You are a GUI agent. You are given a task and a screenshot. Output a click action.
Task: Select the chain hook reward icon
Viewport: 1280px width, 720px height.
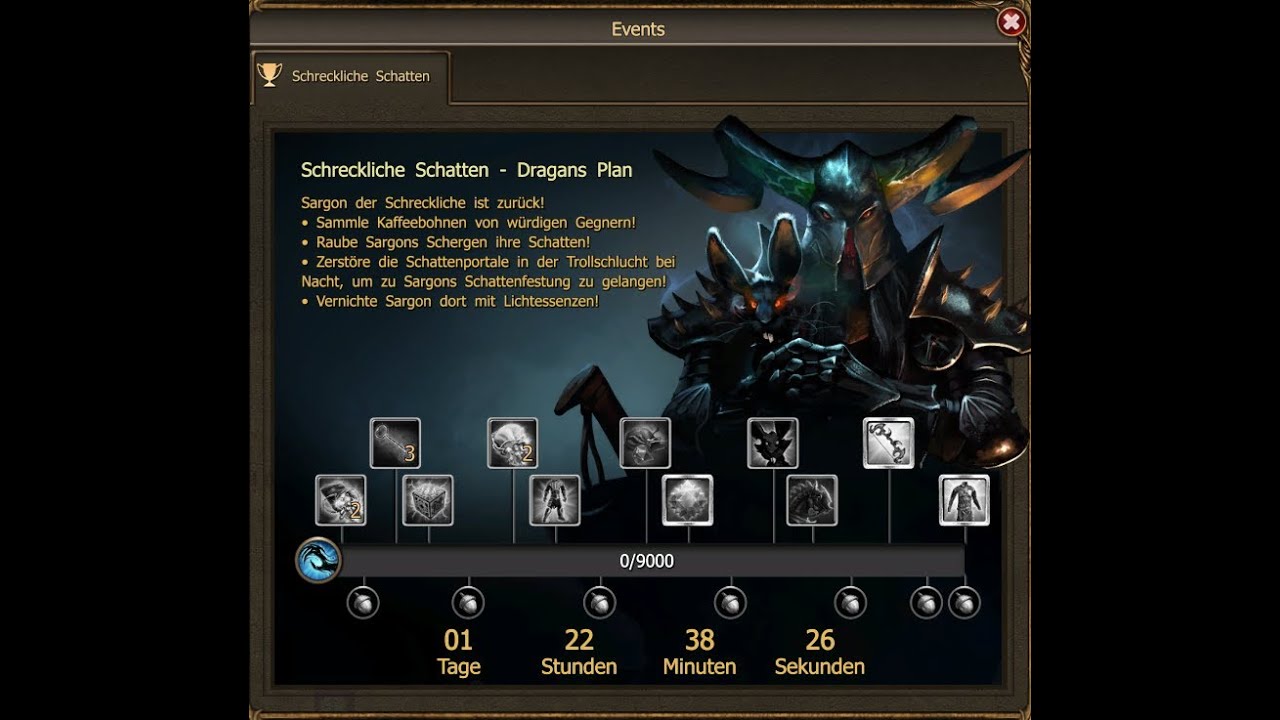[x=890, y=443]
